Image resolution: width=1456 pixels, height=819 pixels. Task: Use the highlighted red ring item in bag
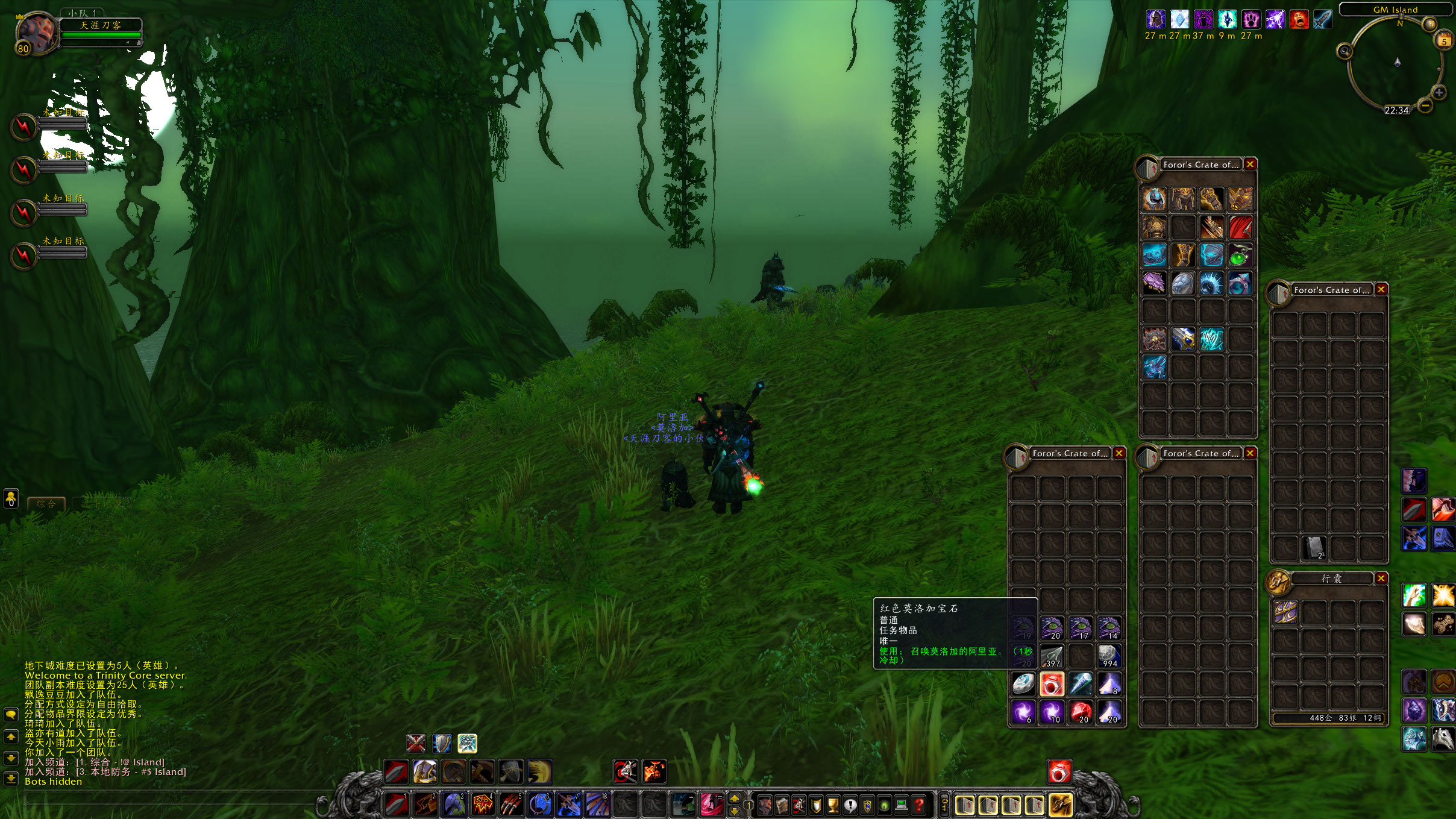1052,684
